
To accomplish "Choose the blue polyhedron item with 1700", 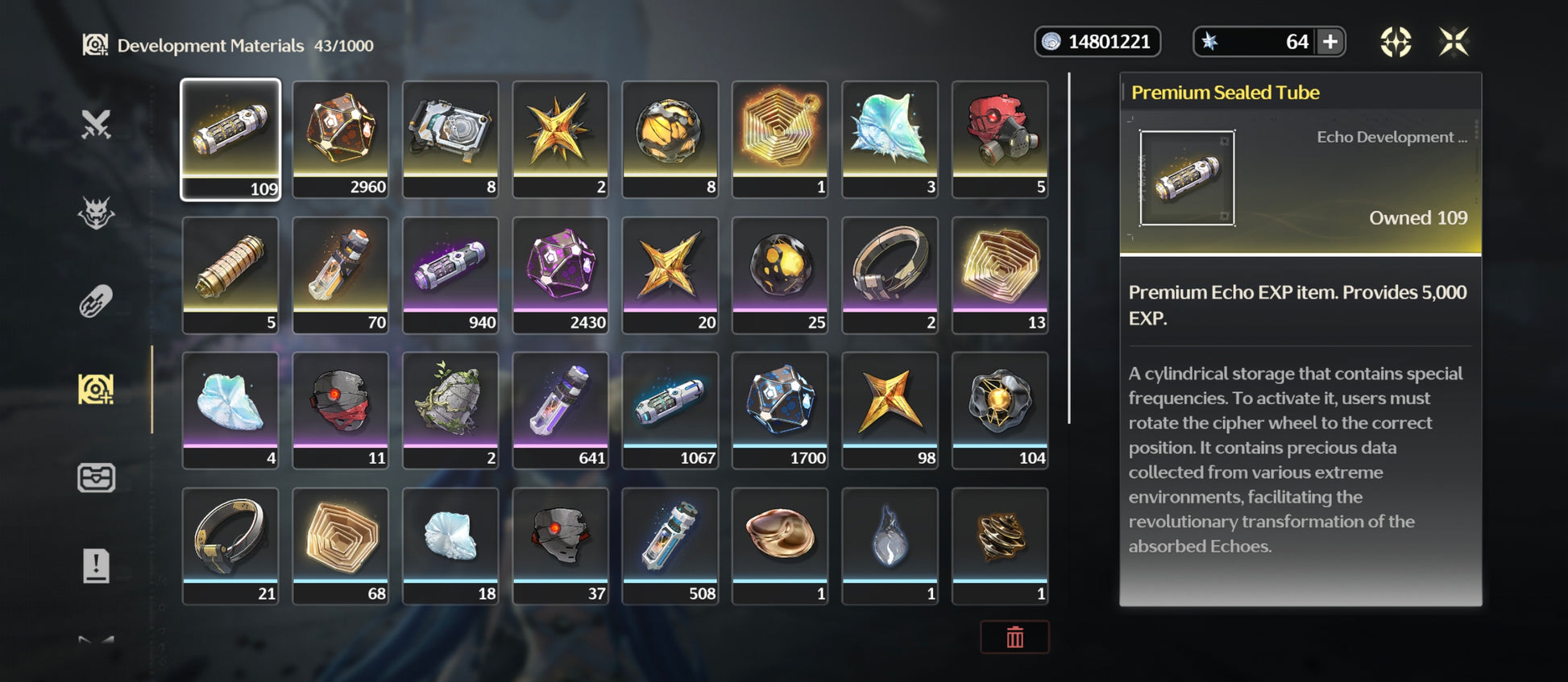I will click(x=780, y=410).
